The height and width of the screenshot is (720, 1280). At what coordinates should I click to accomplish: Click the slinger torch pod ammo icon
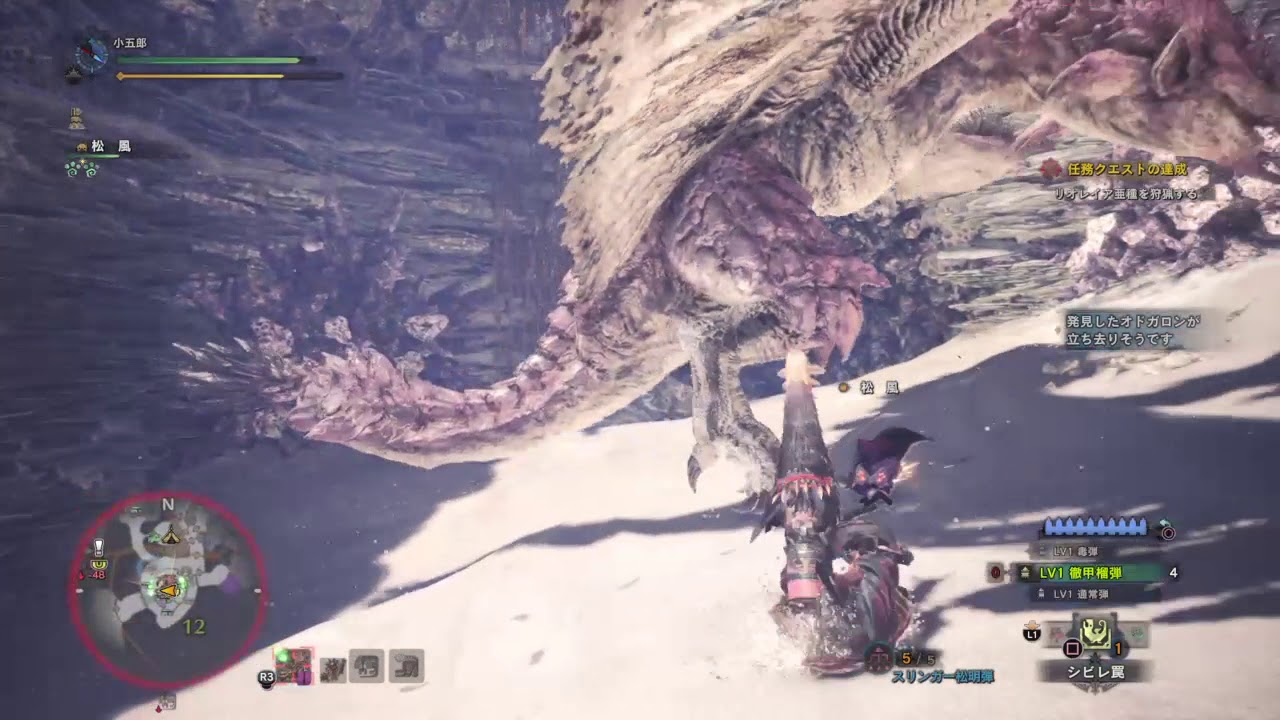(878, 658)
